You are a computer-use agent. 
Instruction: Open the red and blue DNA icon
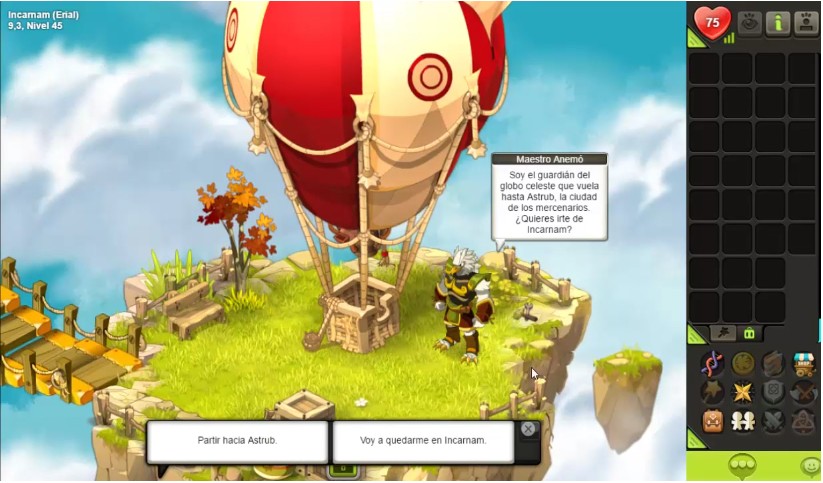(x=713, y=363)
